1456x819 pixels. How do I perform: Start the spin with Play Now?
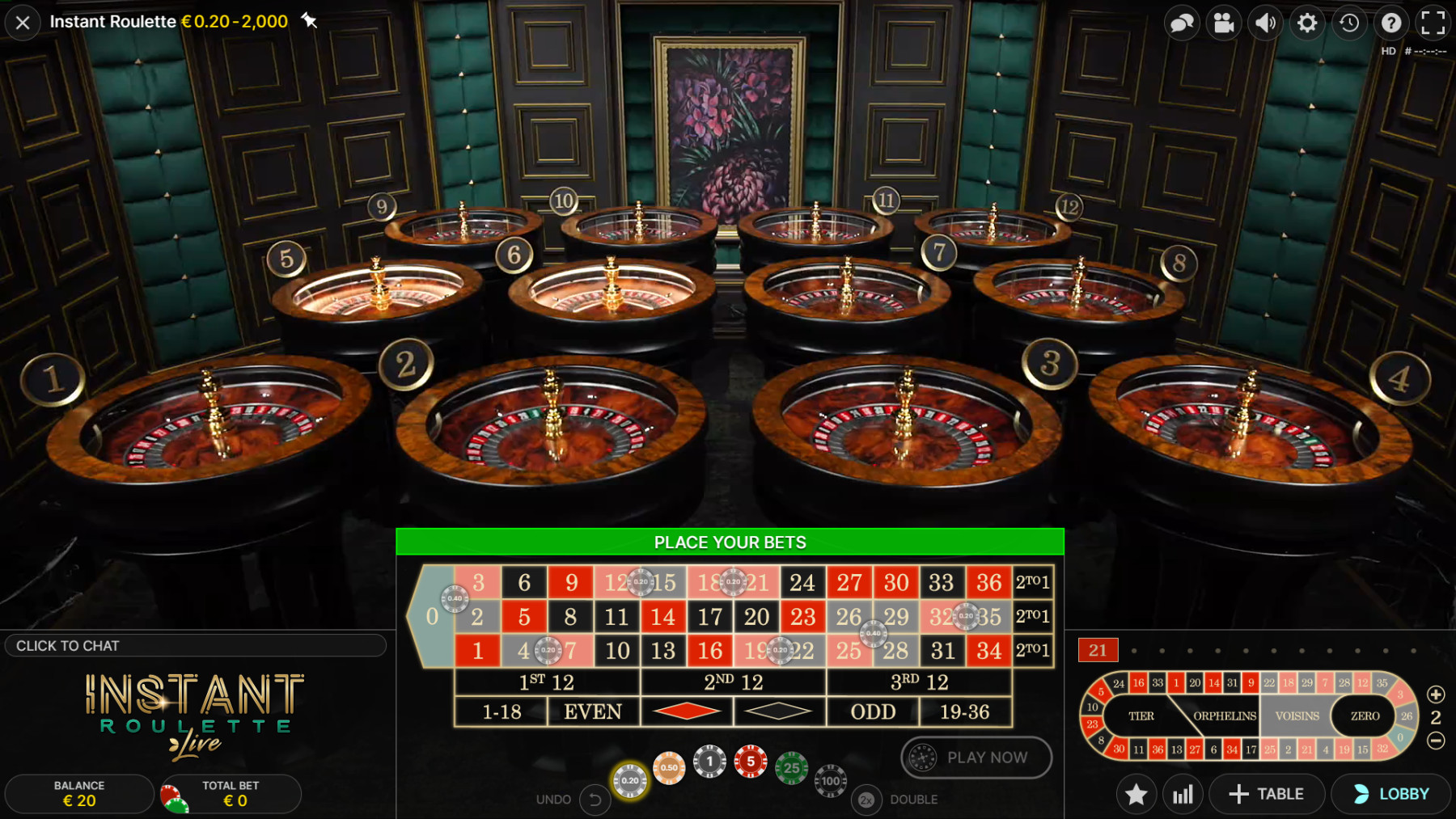(x=976, y=758)
